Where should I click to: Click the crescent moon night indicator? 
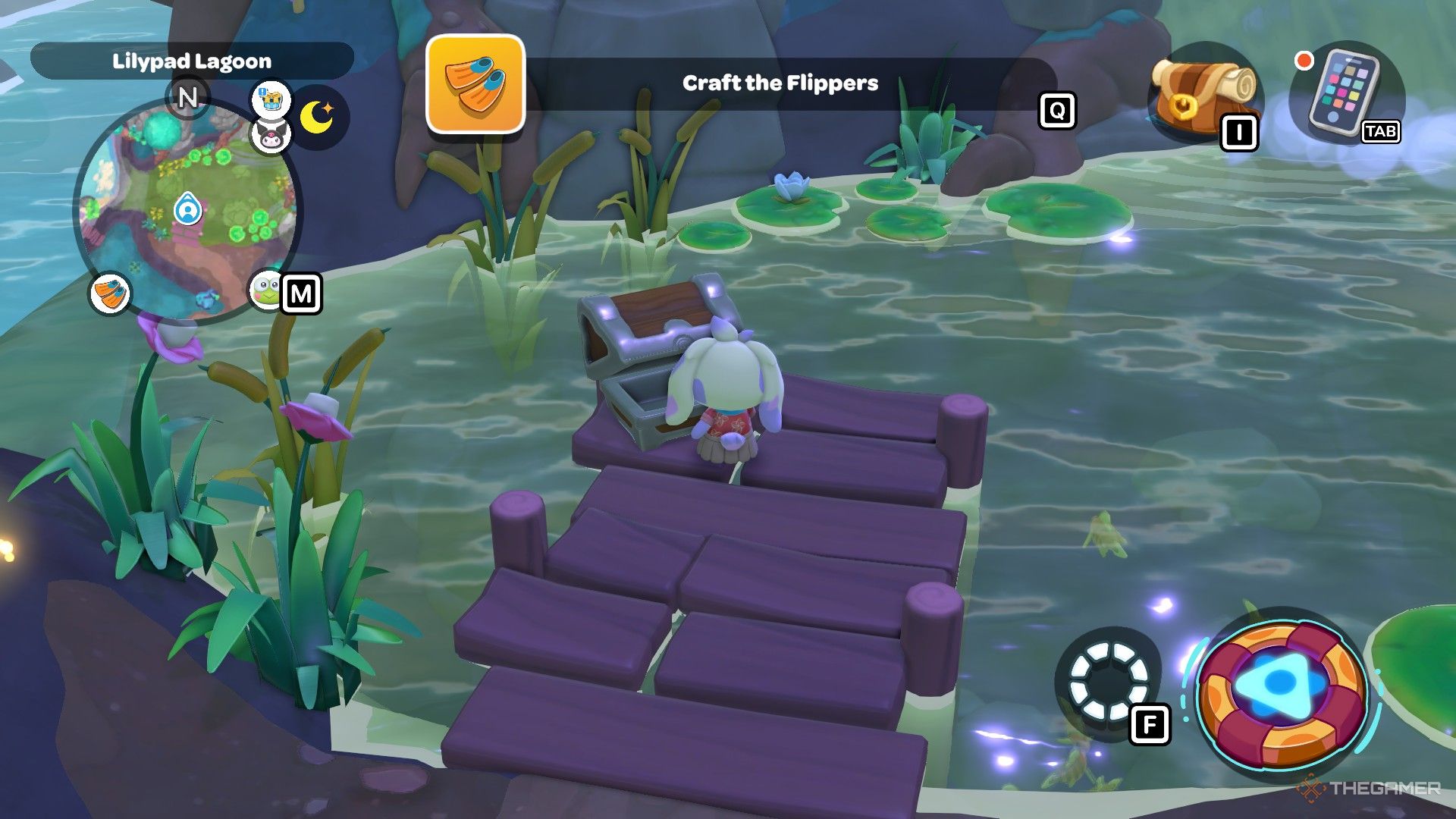point(318,117)
